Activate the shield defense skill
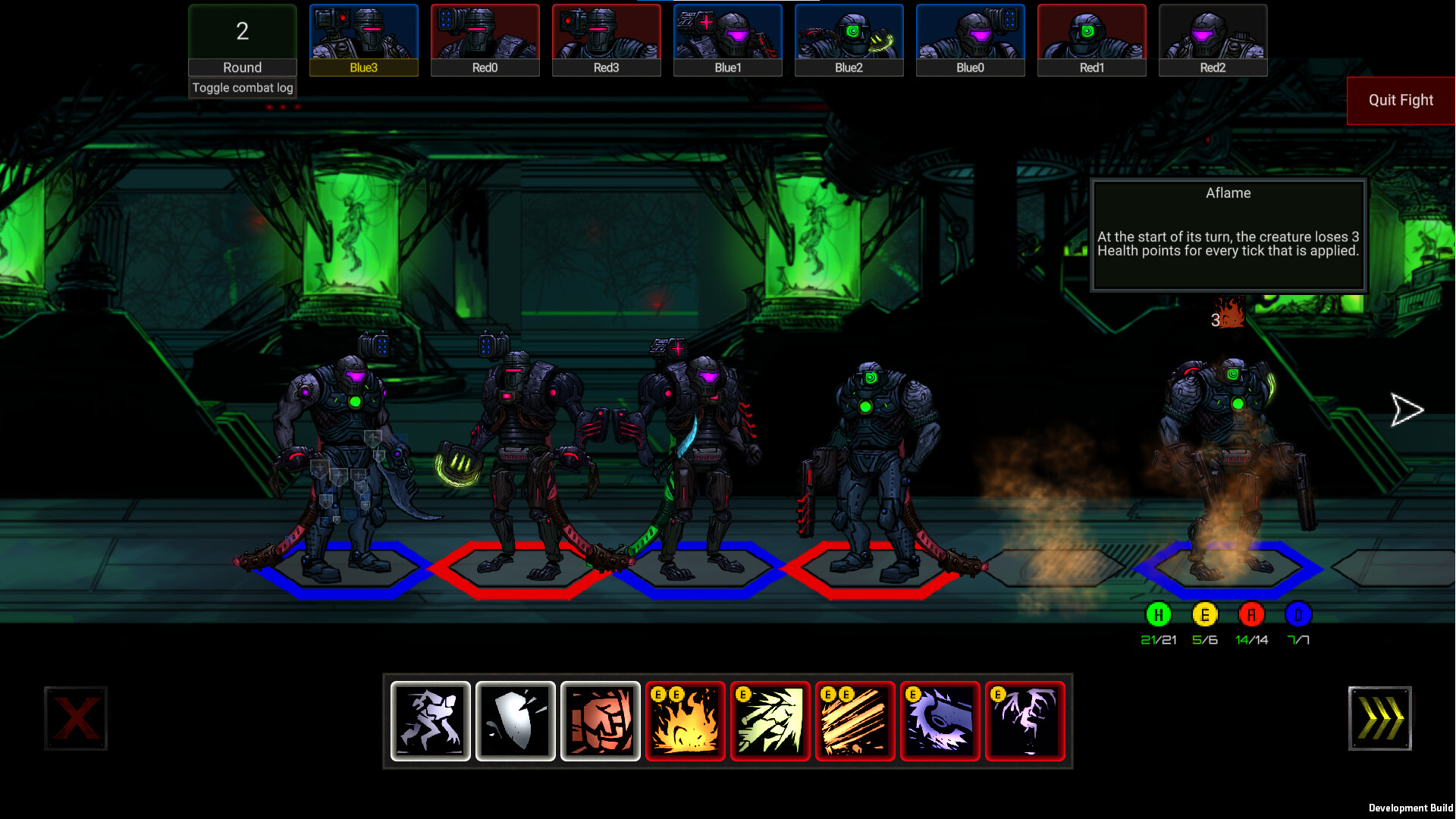The width and height of the screenshot is (1456, 819). coord(515,720)
